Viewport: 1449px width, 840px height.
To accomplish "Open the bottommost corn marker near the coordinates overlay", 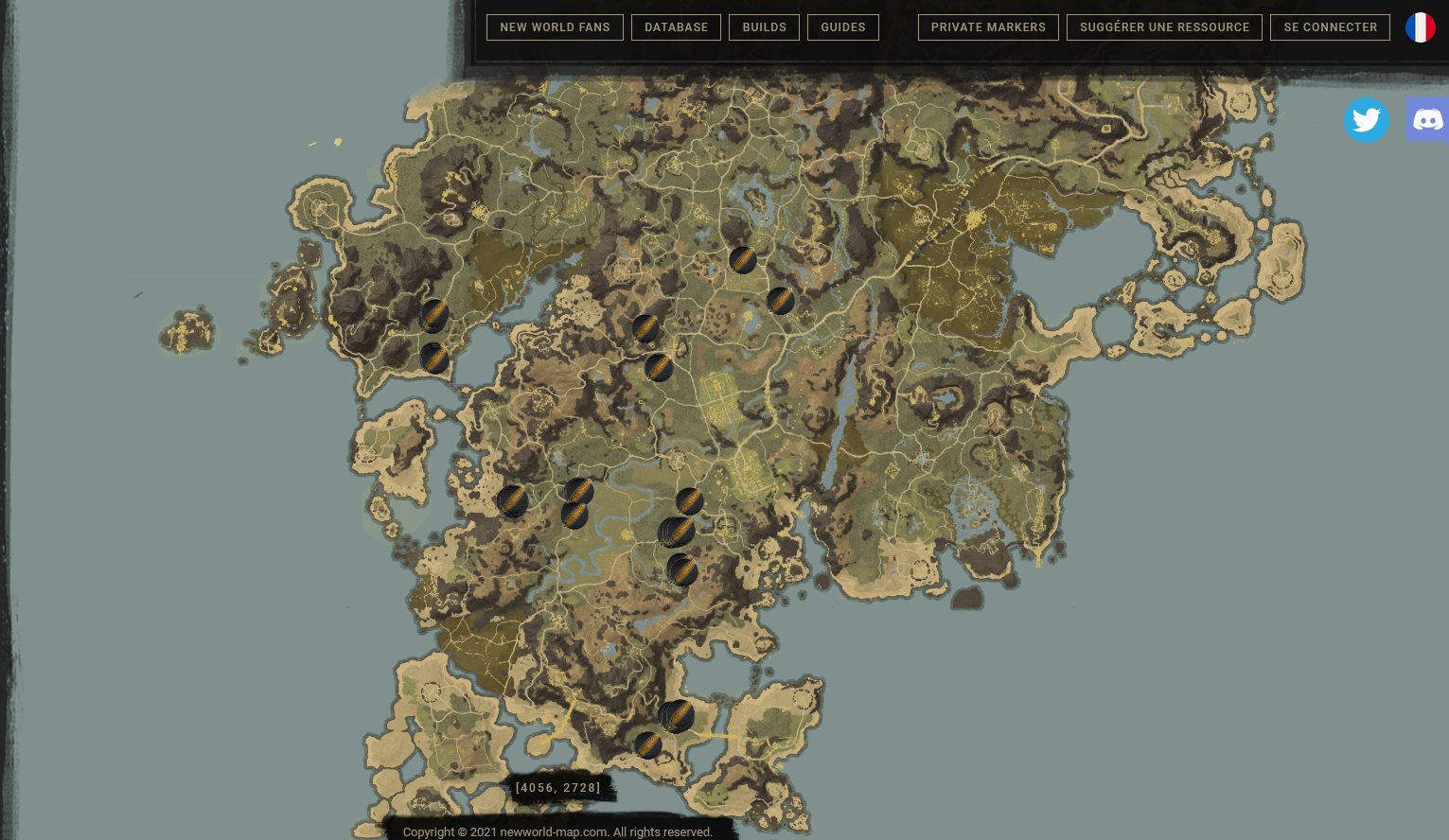I will point(647,746).
